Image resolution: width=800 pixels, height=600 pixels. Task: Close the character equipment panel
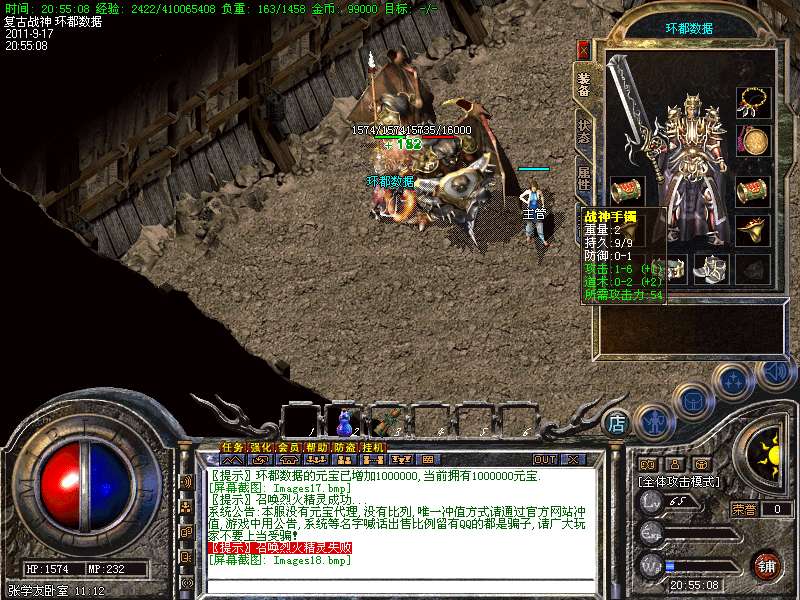(x=584, y=49)
